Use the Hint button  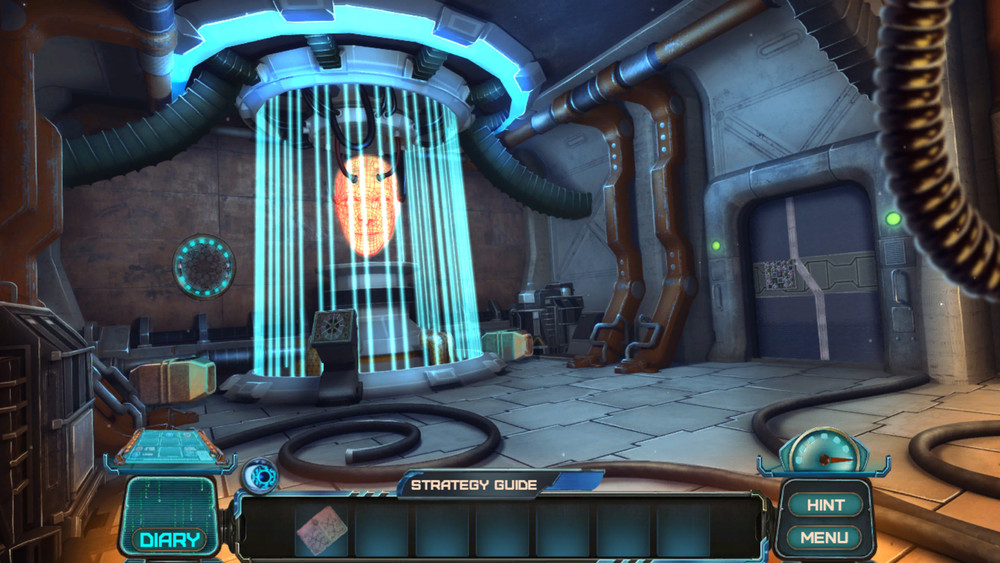click(825, 505)
